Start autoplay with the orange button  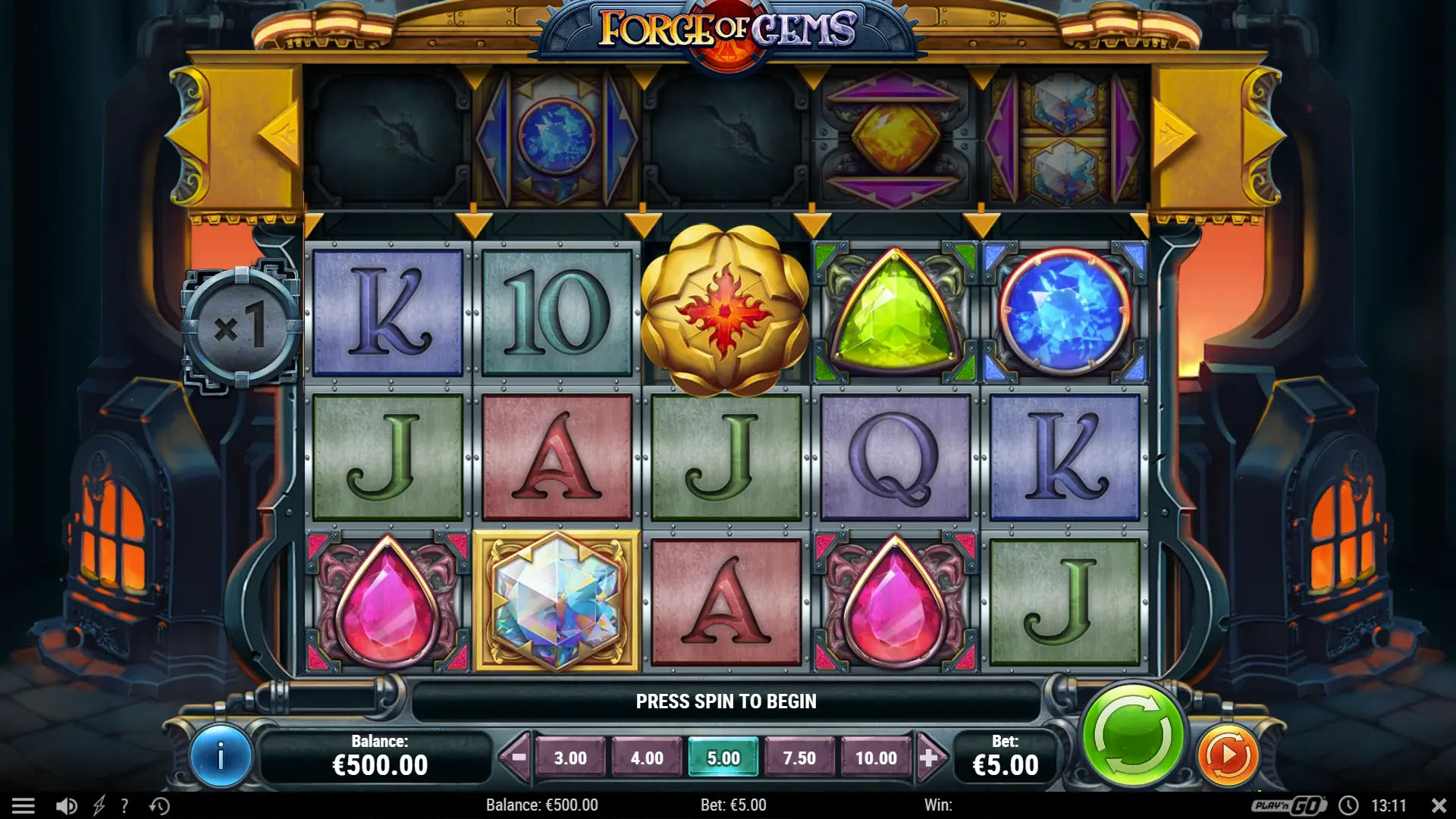click(x=1227, y=755)
